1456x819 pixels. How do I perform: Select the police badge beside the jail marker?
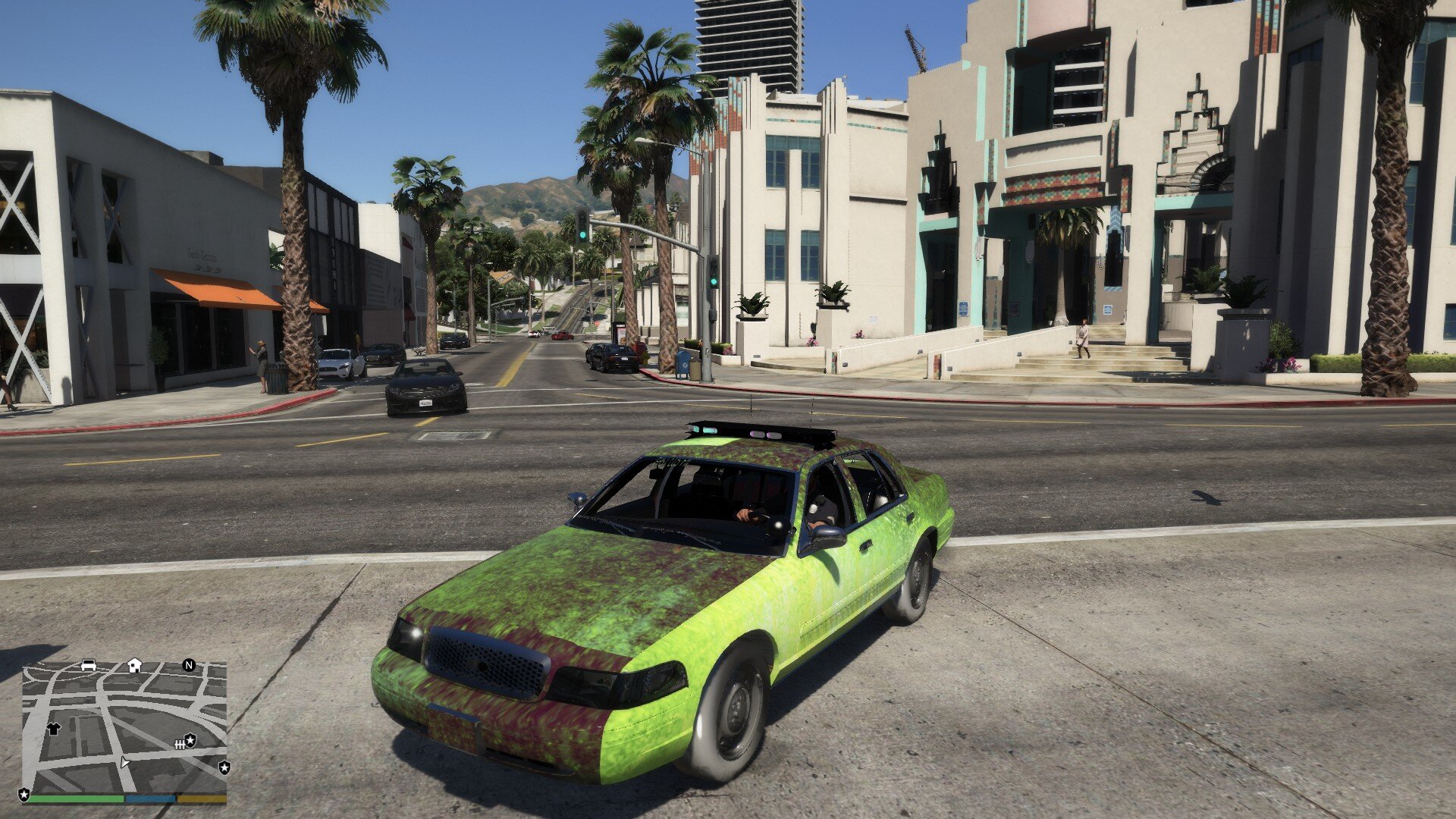(191, 739)
